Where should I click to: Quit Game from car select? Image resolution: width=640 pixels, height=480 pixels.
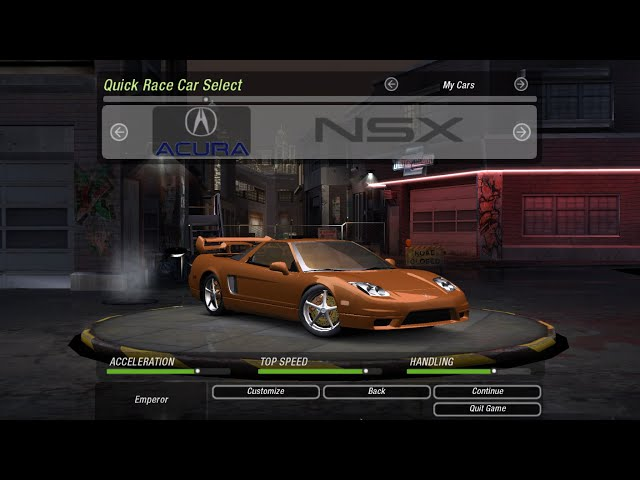487,409
